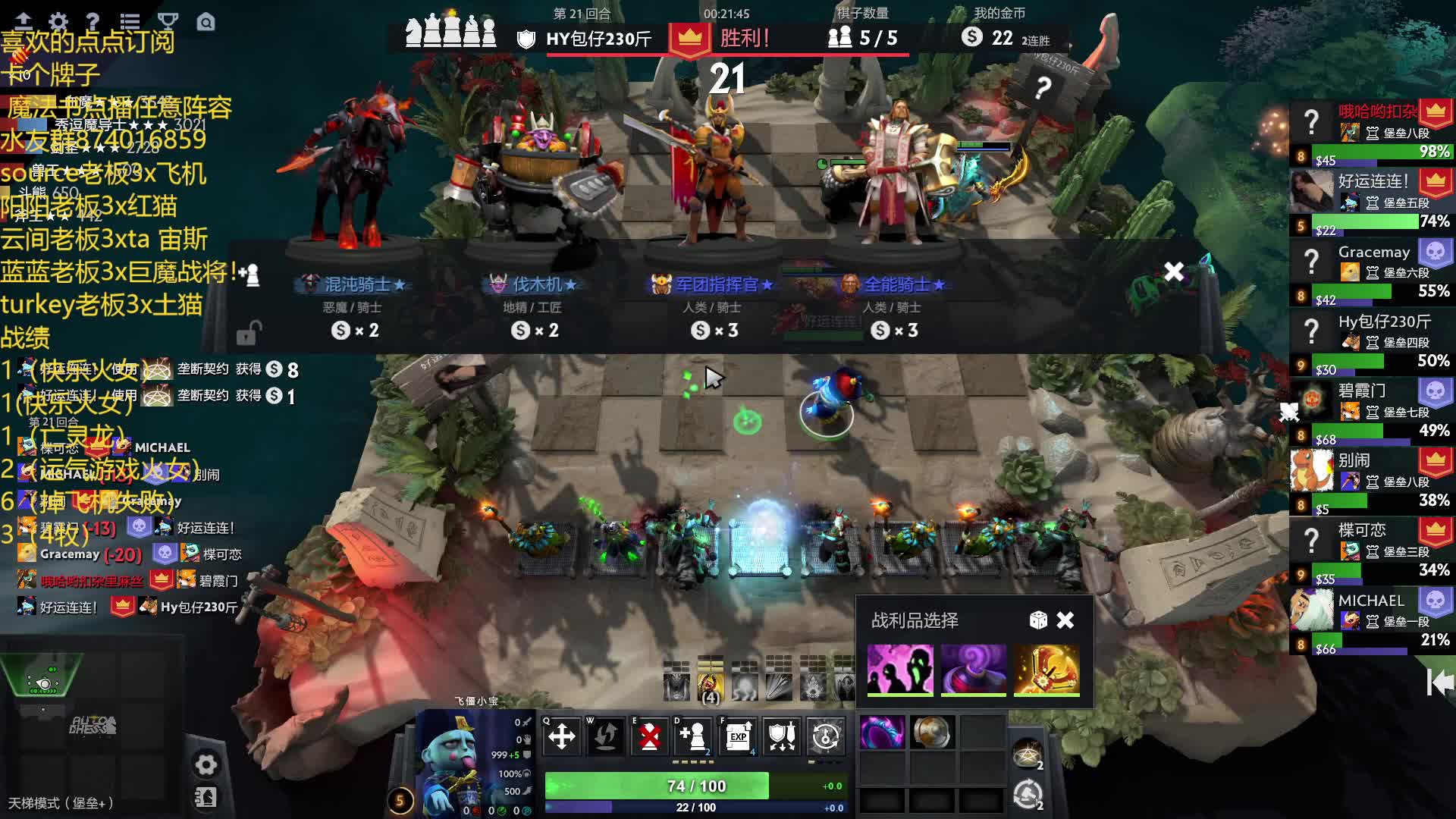Open the settings gear in top bar
1456x819 pixels.
tap(58, 21)
